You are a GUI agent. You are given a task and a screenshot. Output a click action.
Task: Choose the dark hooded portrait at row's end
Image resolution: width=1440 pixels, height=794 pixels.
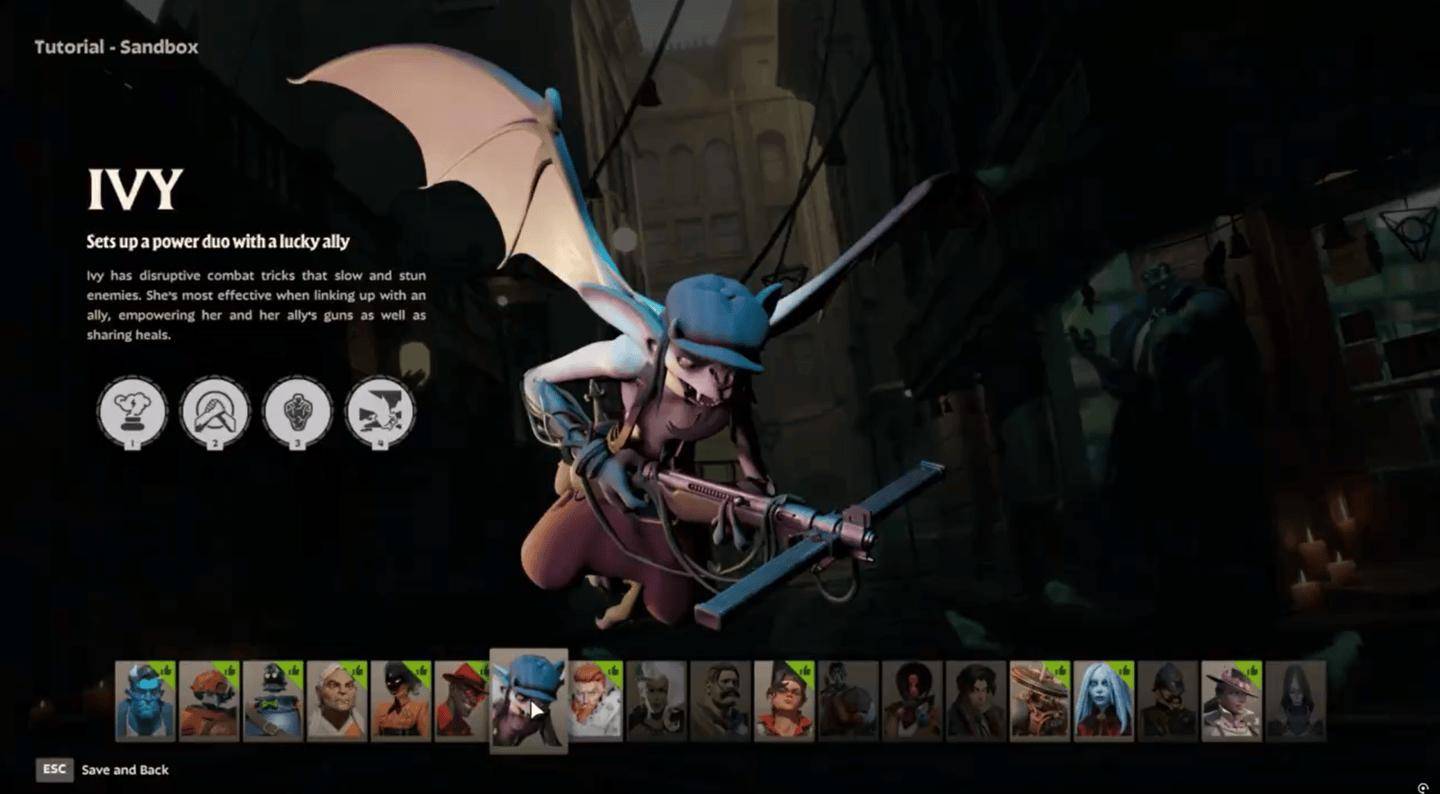click(x=1296, y=700)
